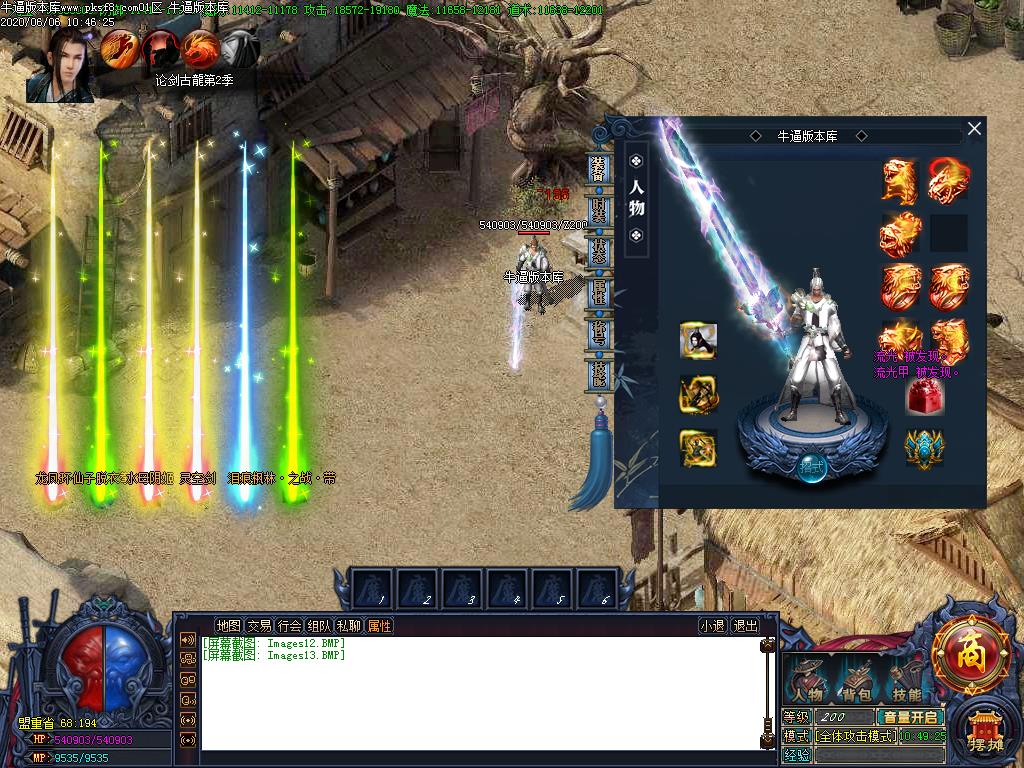Viewport: 1024px width, 768px height.
Task: Open the 背包 backpack button
Action: coord(856,681)
